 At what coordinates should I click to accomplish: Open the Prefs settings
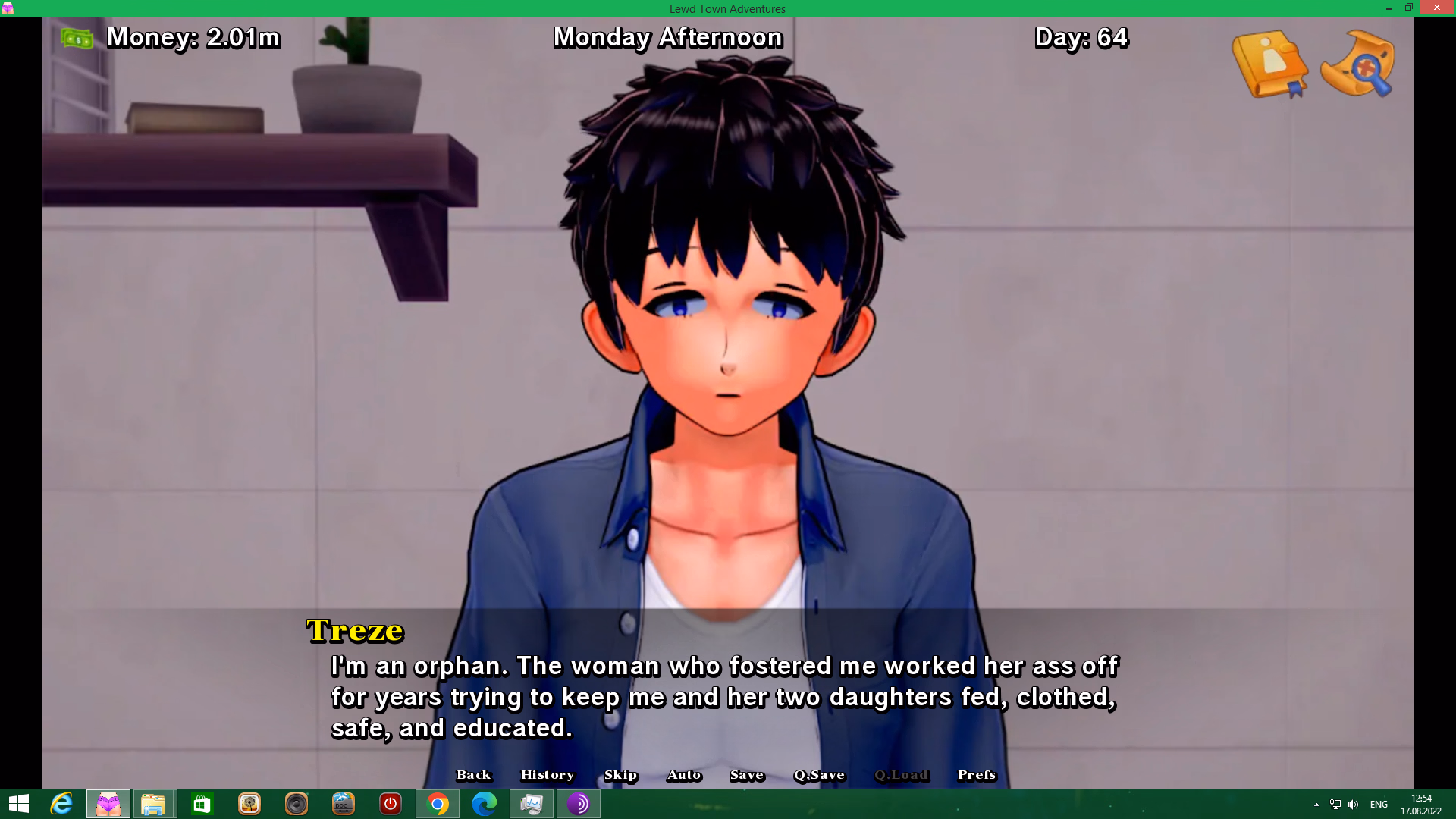click(976, 774)
